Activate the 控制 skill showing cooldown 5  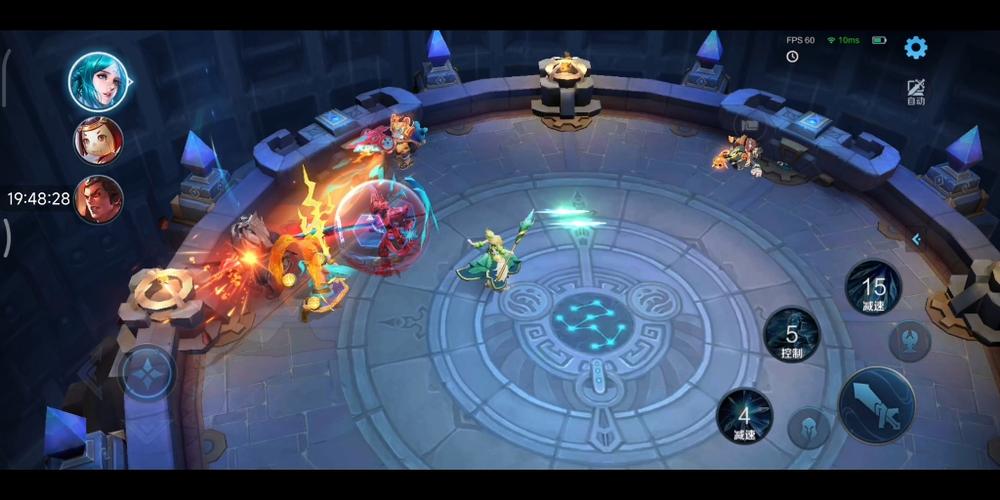pyautogui.click(x=791, y=335)
